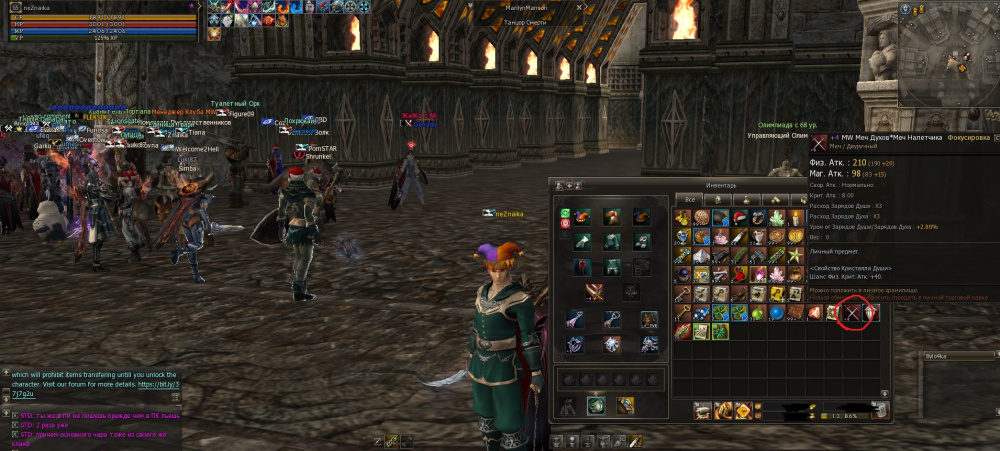Select the green apple item slot

pyautogui.click(x=756, y=313)
